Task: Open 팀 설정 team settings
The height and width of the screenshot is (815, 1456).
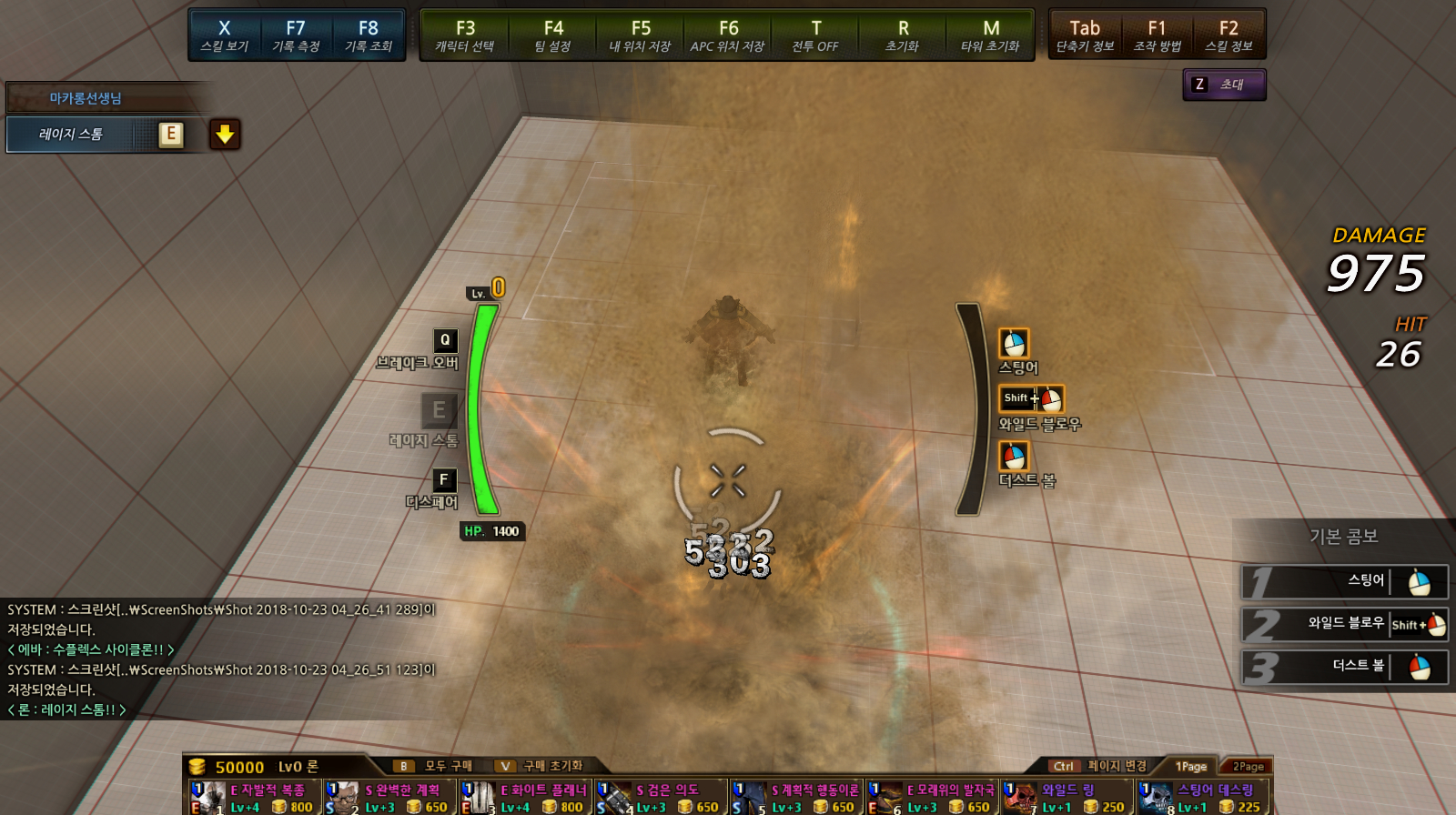Action: click(553, 35)
